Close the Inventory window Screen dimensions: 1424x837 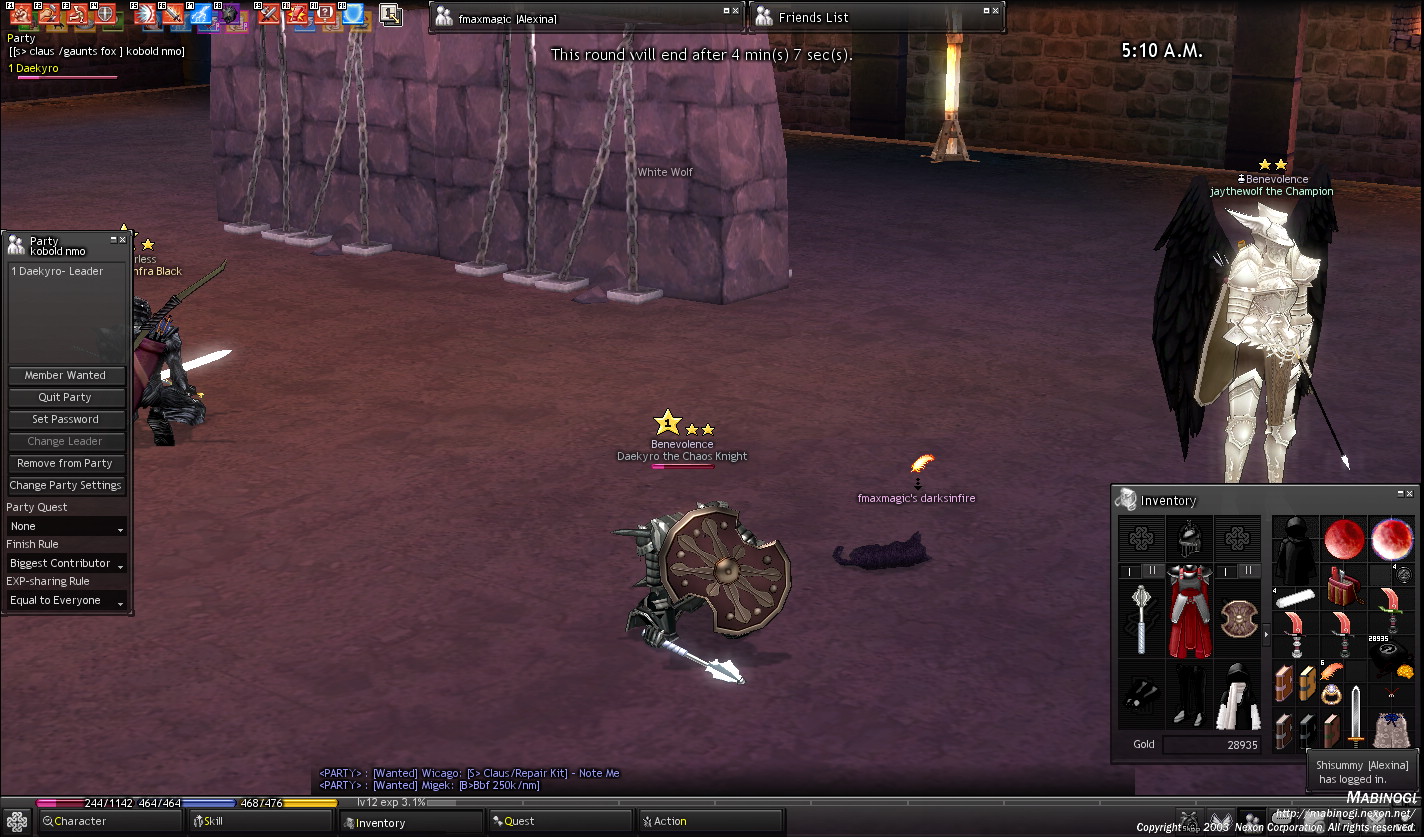coord(1410,494)
